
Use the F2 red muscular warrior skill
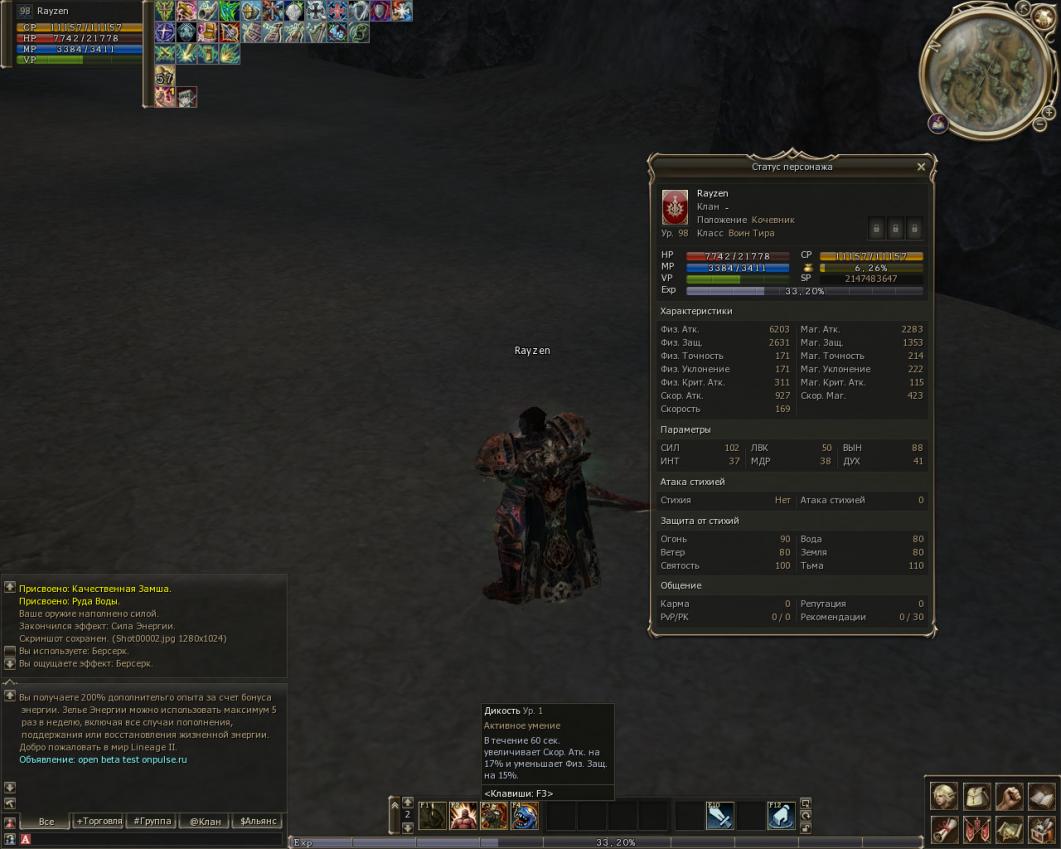(x=463, y=816)
